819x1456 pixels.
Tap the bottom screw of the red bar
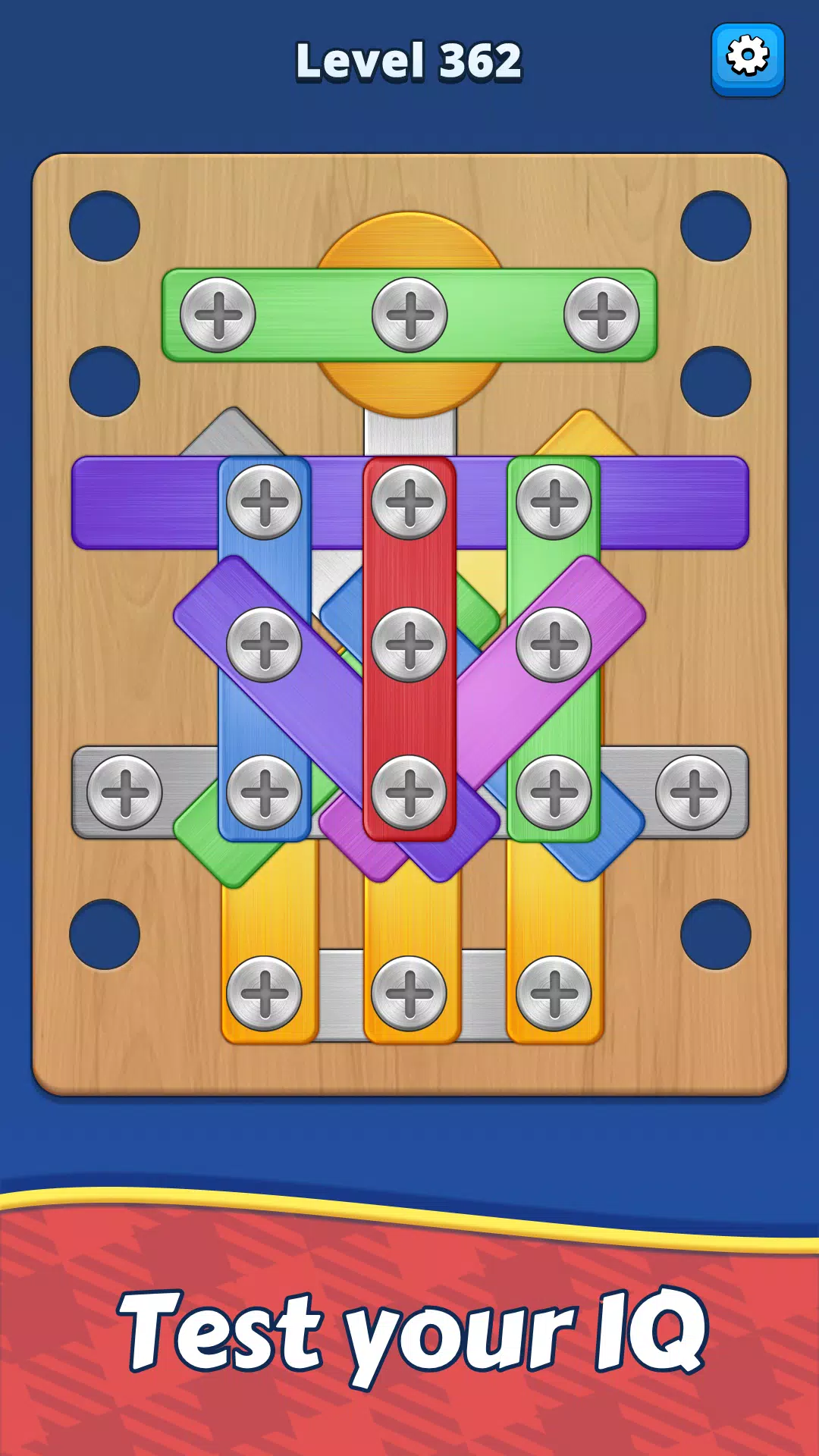click(x=409, y=792)
